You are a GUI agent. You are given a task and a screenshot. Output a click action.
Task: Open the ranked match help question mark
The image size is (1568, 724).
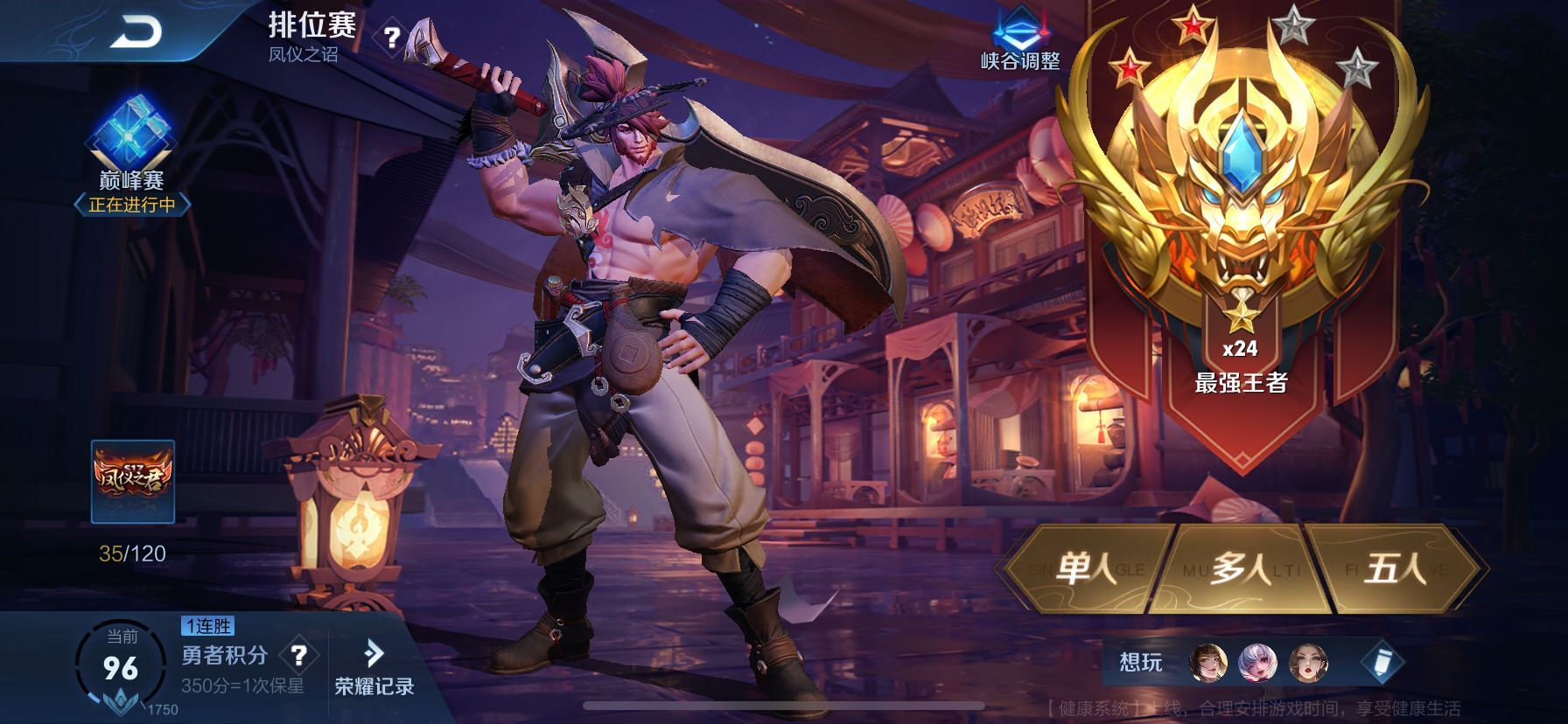[392, 38]
